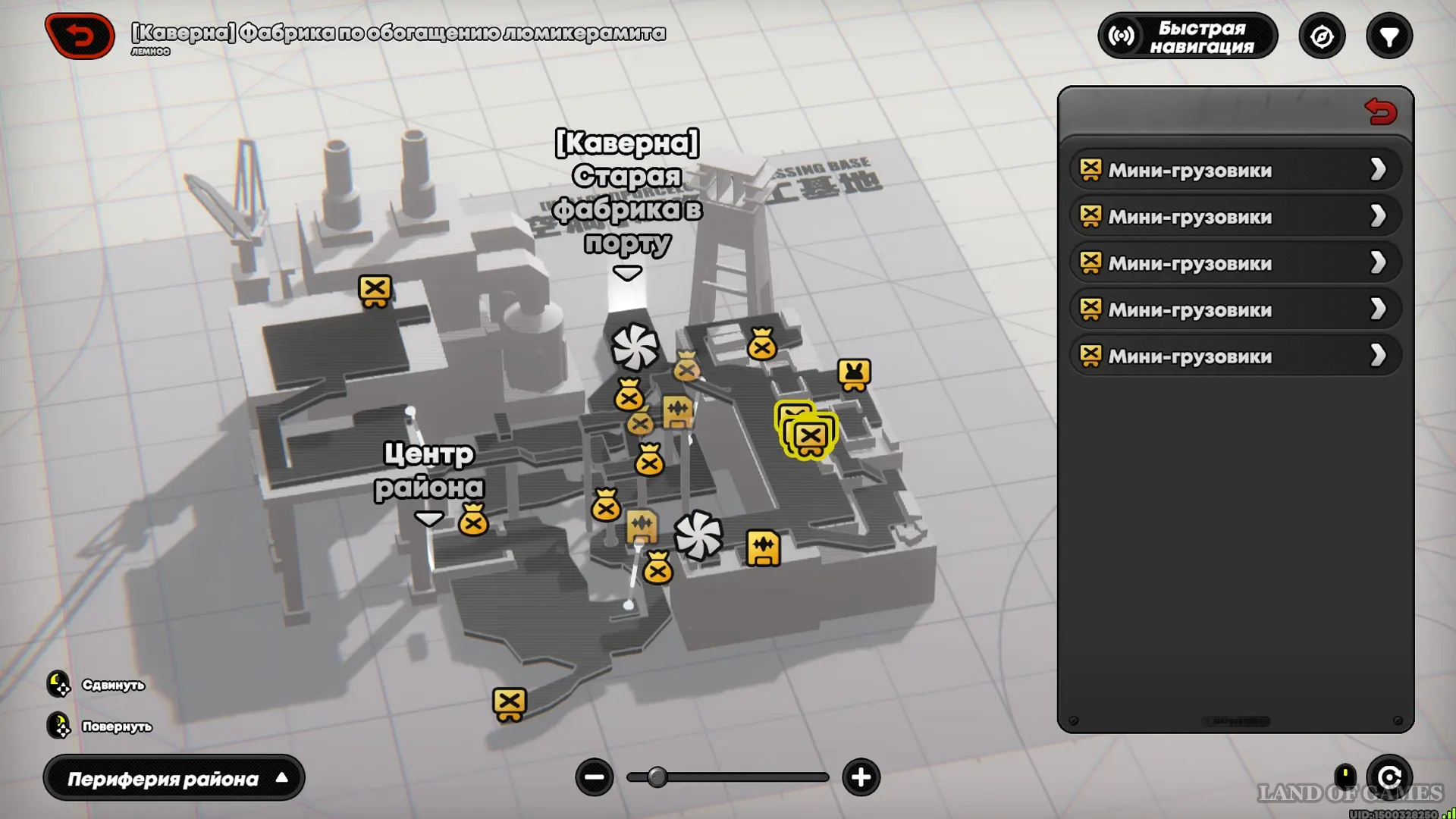Image resolution: width=1456 pixels, height=819 pixels.
Task: Zoom out the map with minus button
Action: tap(595, 777)
